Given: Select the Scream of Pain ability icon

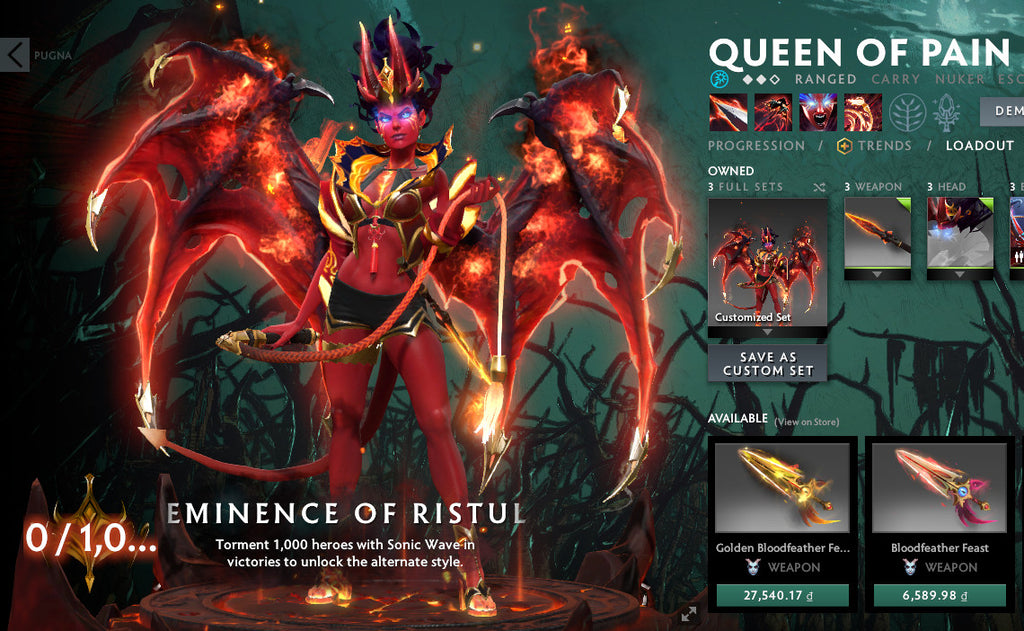Looking at the screenshot, I should click(818, 112).
